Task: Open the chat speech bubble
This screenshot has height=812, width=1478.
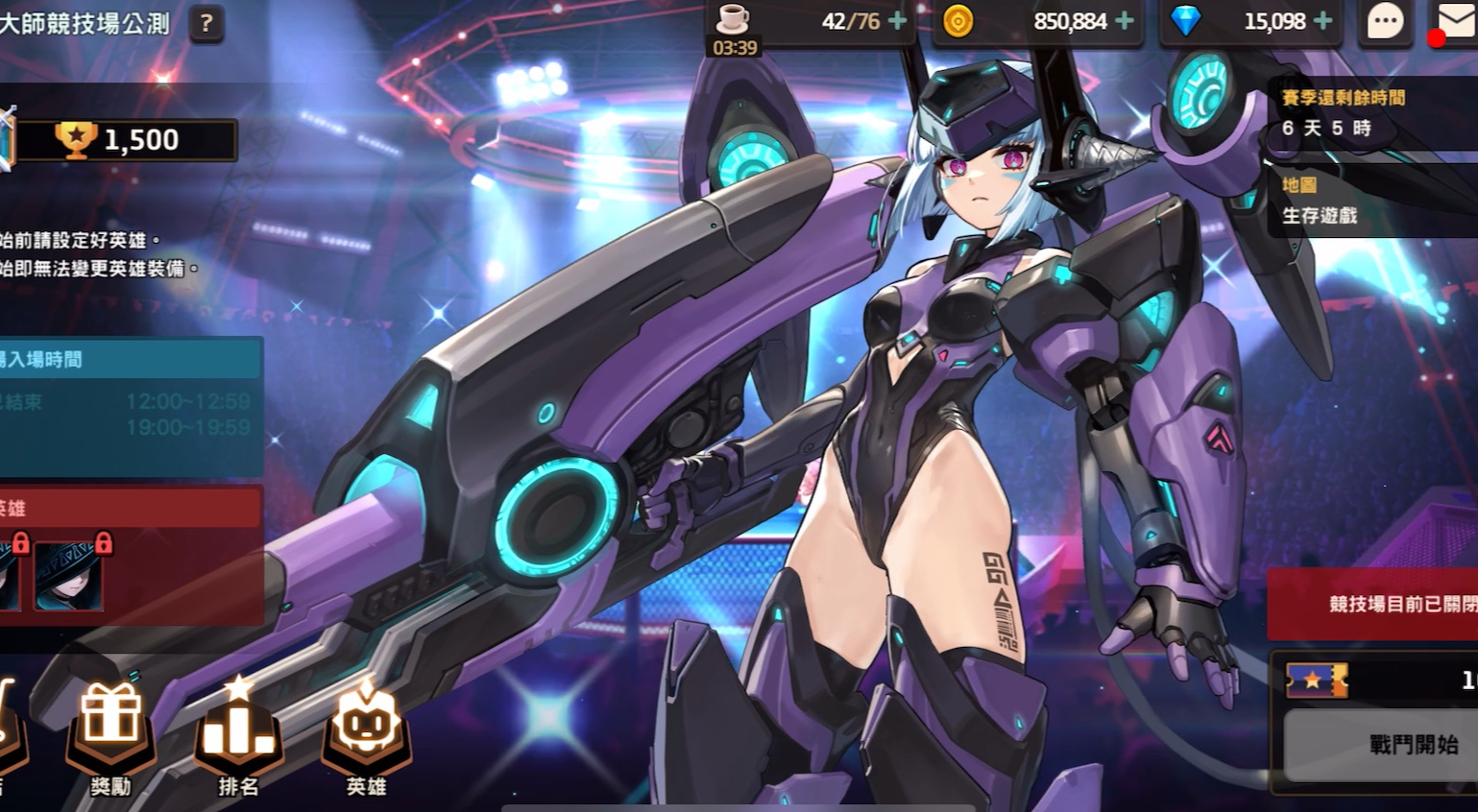Action: (x=1385, y=22)
